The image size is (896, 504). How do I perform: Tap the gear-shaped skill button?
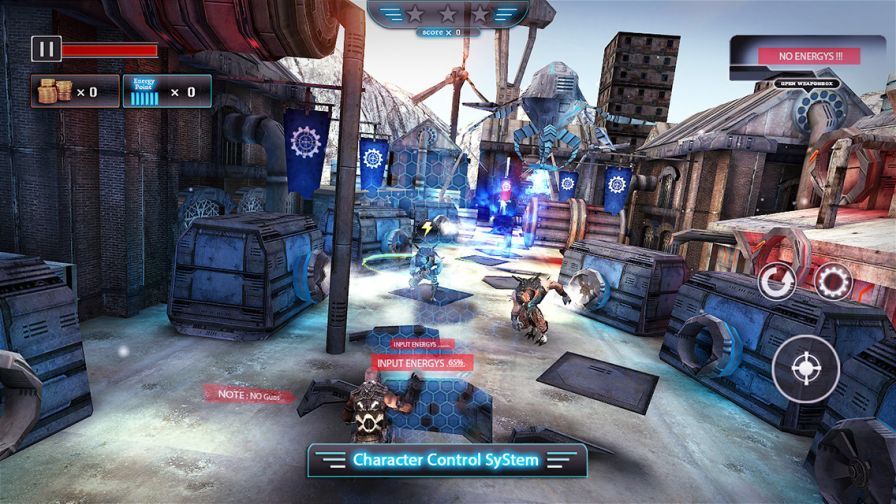click(832, 282)
